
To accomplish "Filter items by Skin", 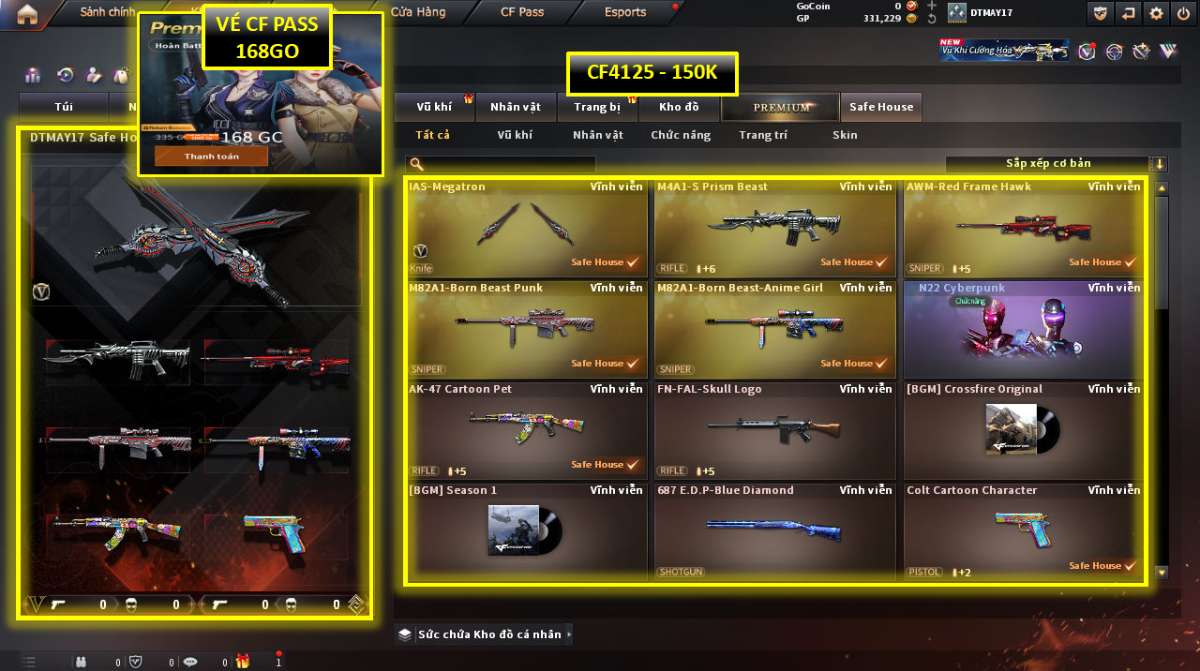I will [844, 135].
